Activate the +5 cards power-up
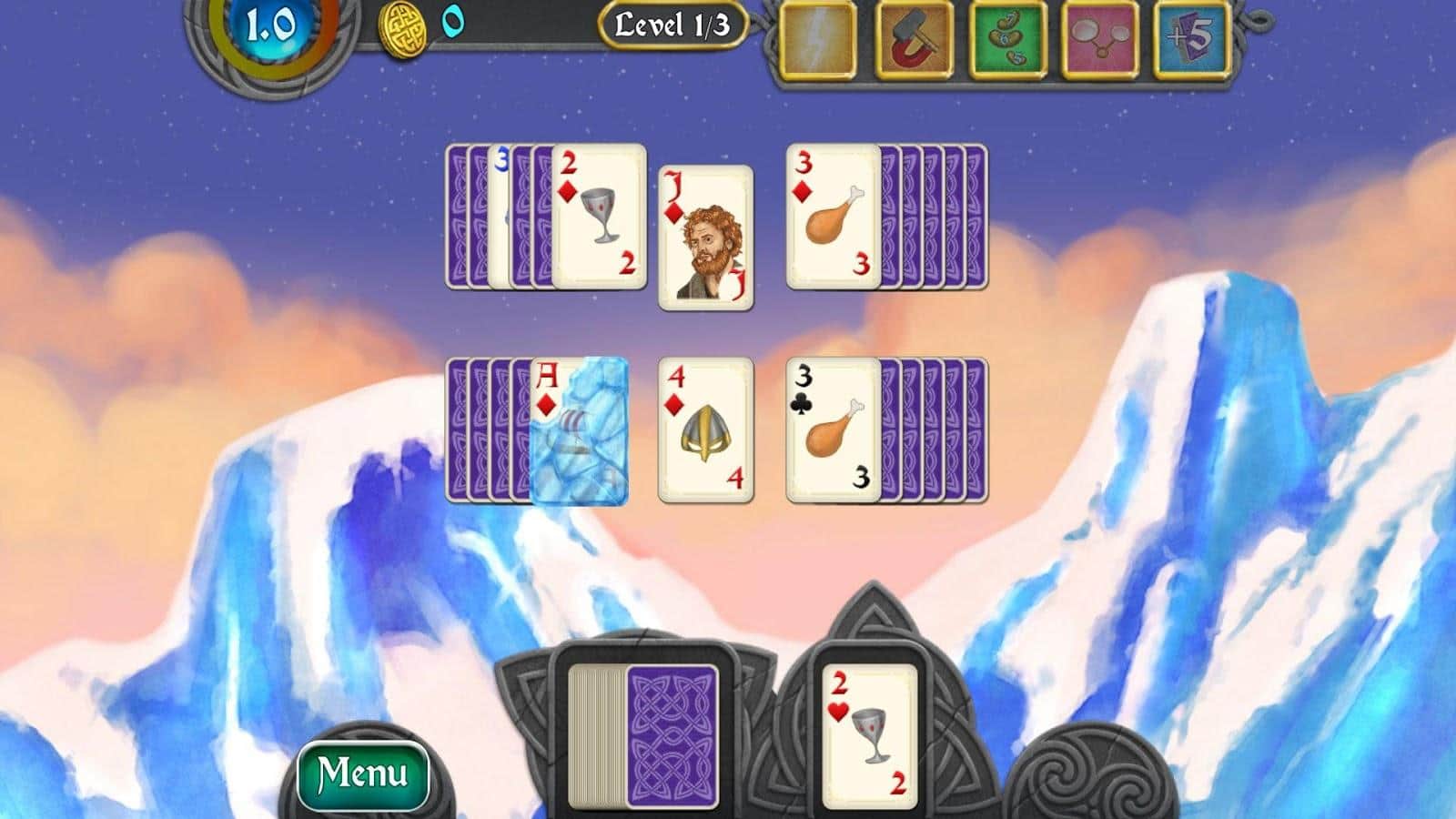The width and height of the screenshot is (1456, 819). click(x=1192, y=41)
